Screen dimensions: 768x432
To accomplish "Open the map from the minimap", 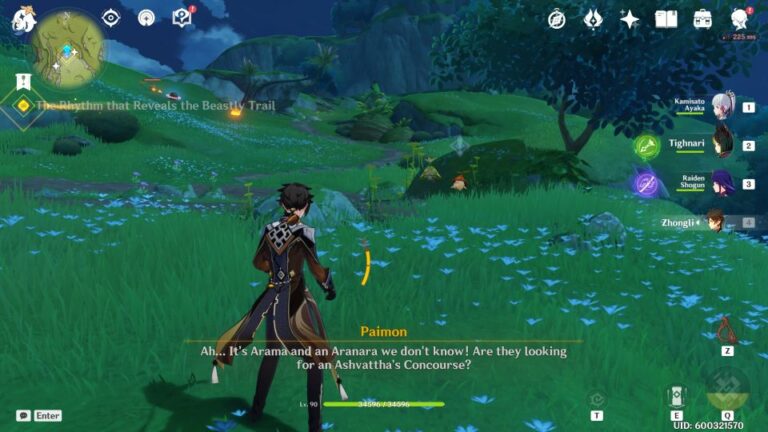I will (67, 48).
